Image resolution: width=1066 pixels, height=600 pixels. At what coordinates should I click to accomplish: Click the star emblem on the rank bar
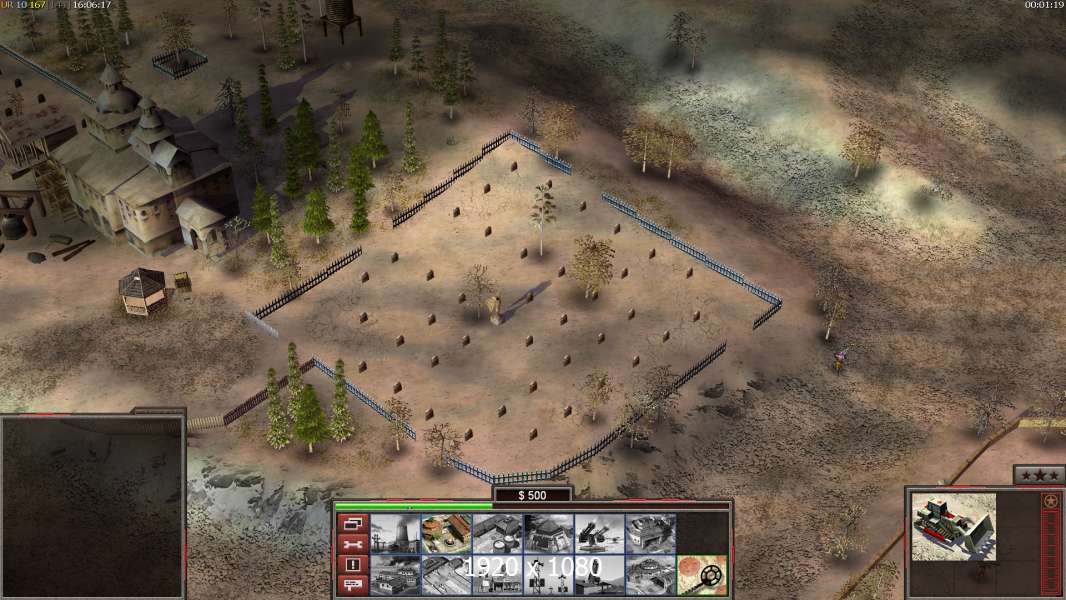coord(1050,500)
